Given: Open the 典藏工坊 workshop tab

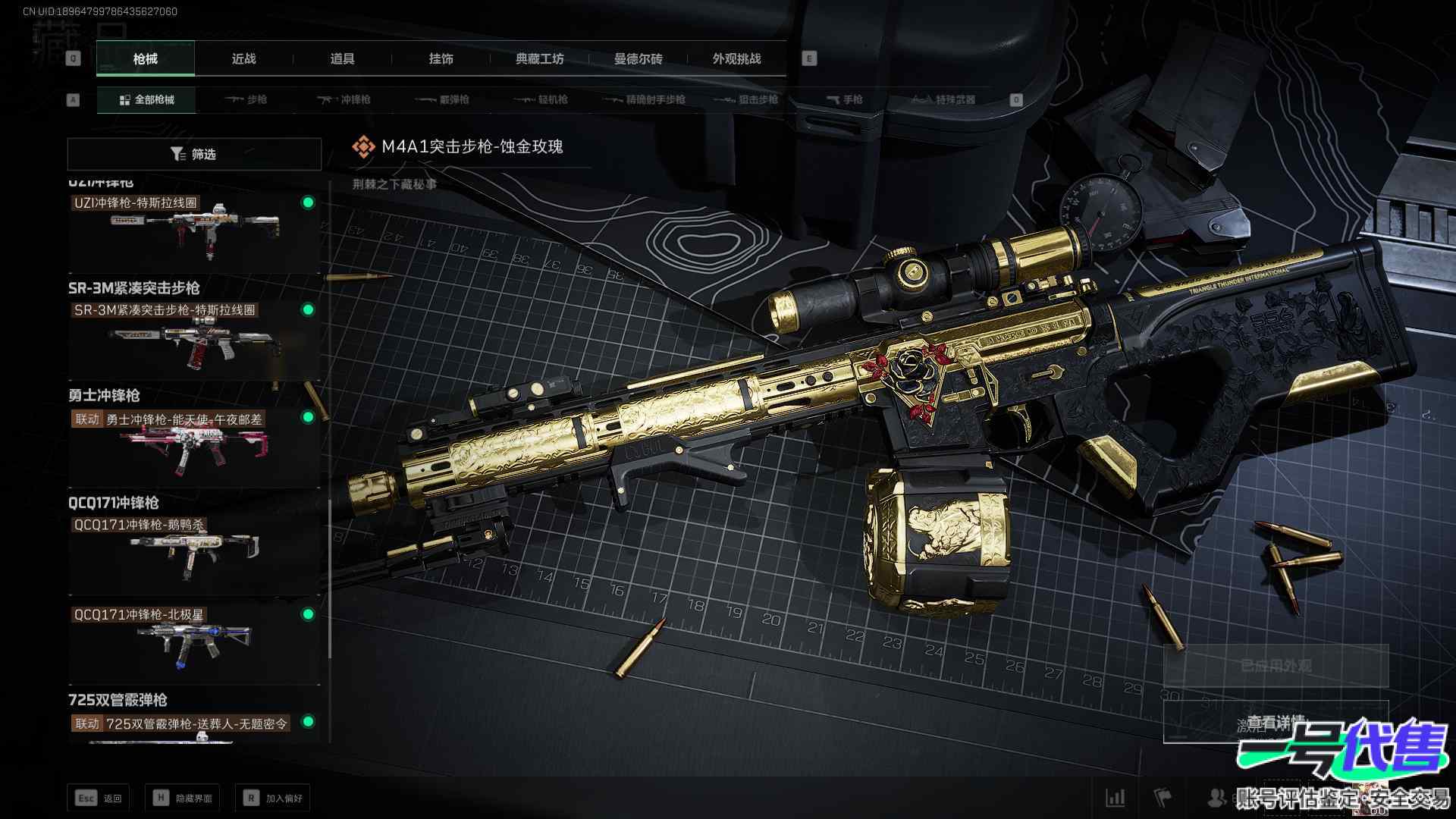Looking at the screenshot, I should point(539,59).
